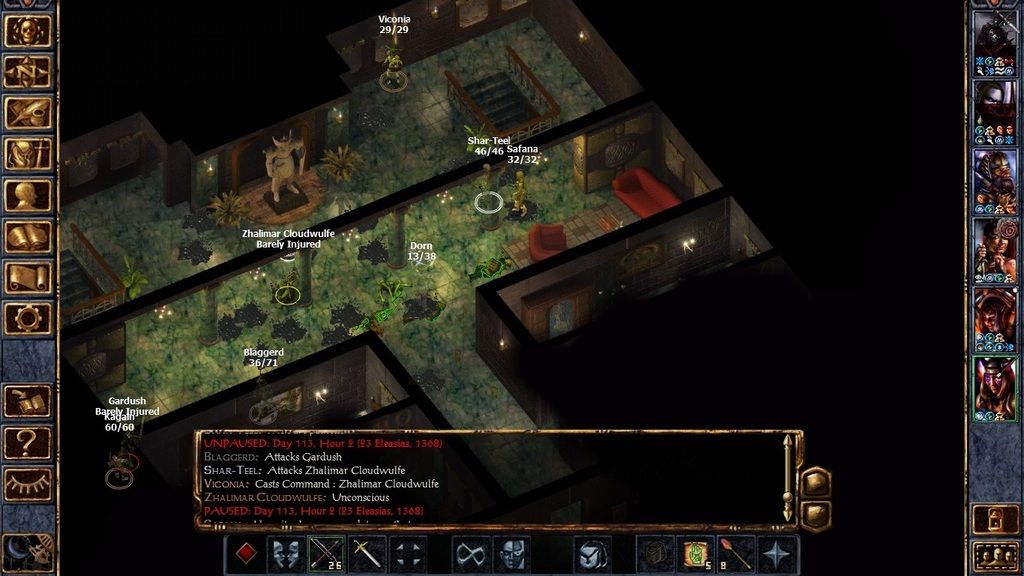Open the character record bust button

pyautogui.click(x=28, y=195)
